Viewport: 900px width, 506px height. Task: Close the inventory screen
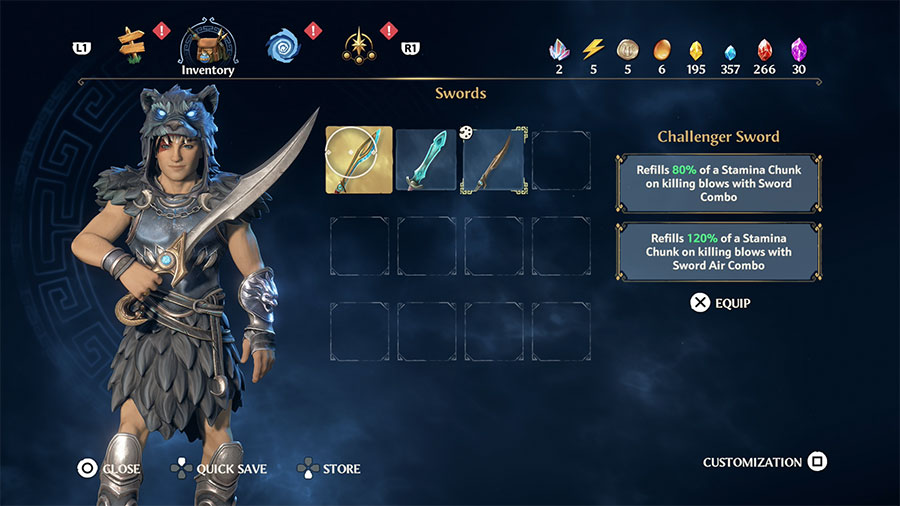click(110, 468)
